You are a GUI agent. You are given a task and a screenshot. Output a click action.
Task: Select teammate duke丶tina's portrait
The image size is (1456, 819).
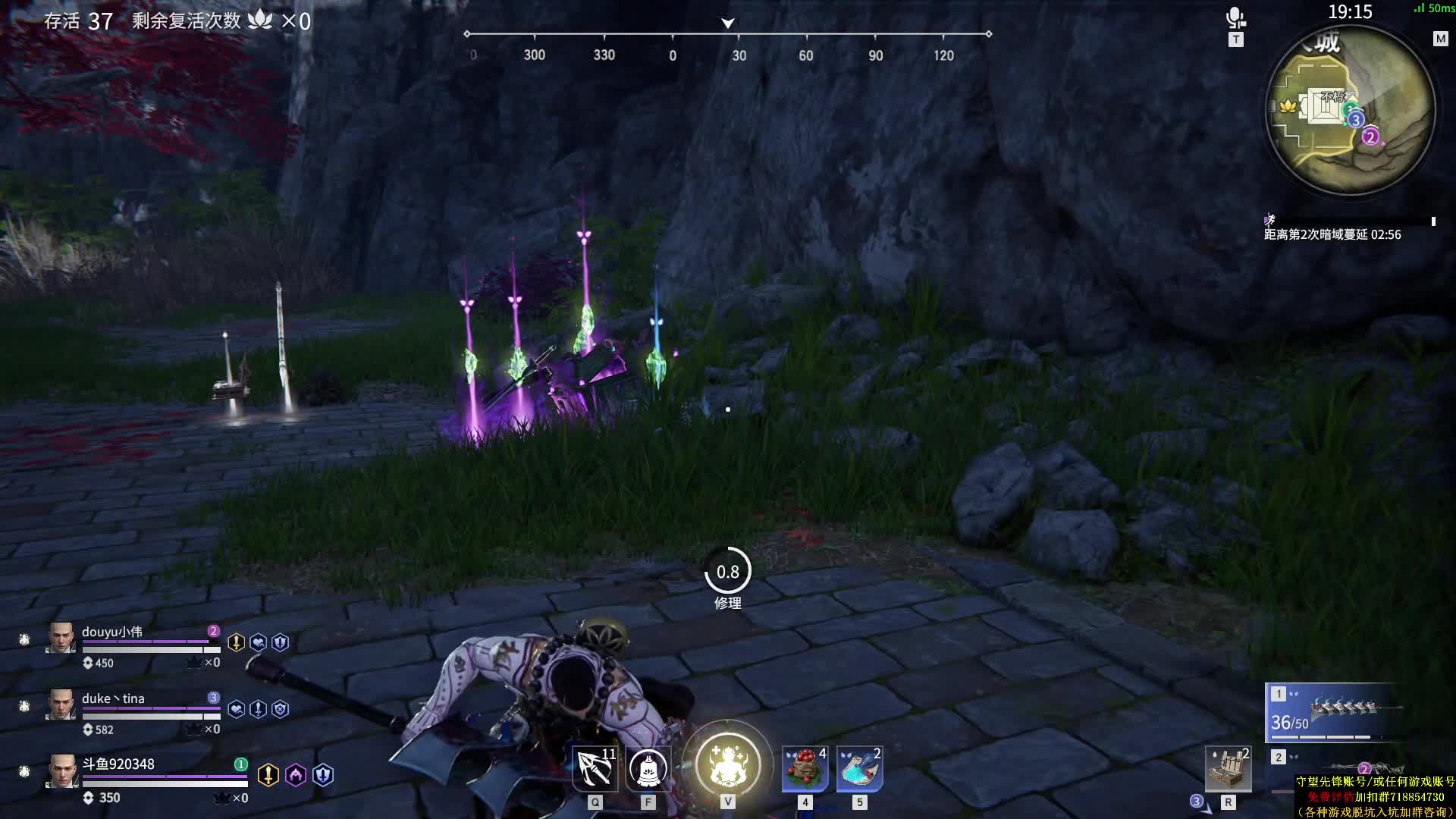click(x=61, y=705)
